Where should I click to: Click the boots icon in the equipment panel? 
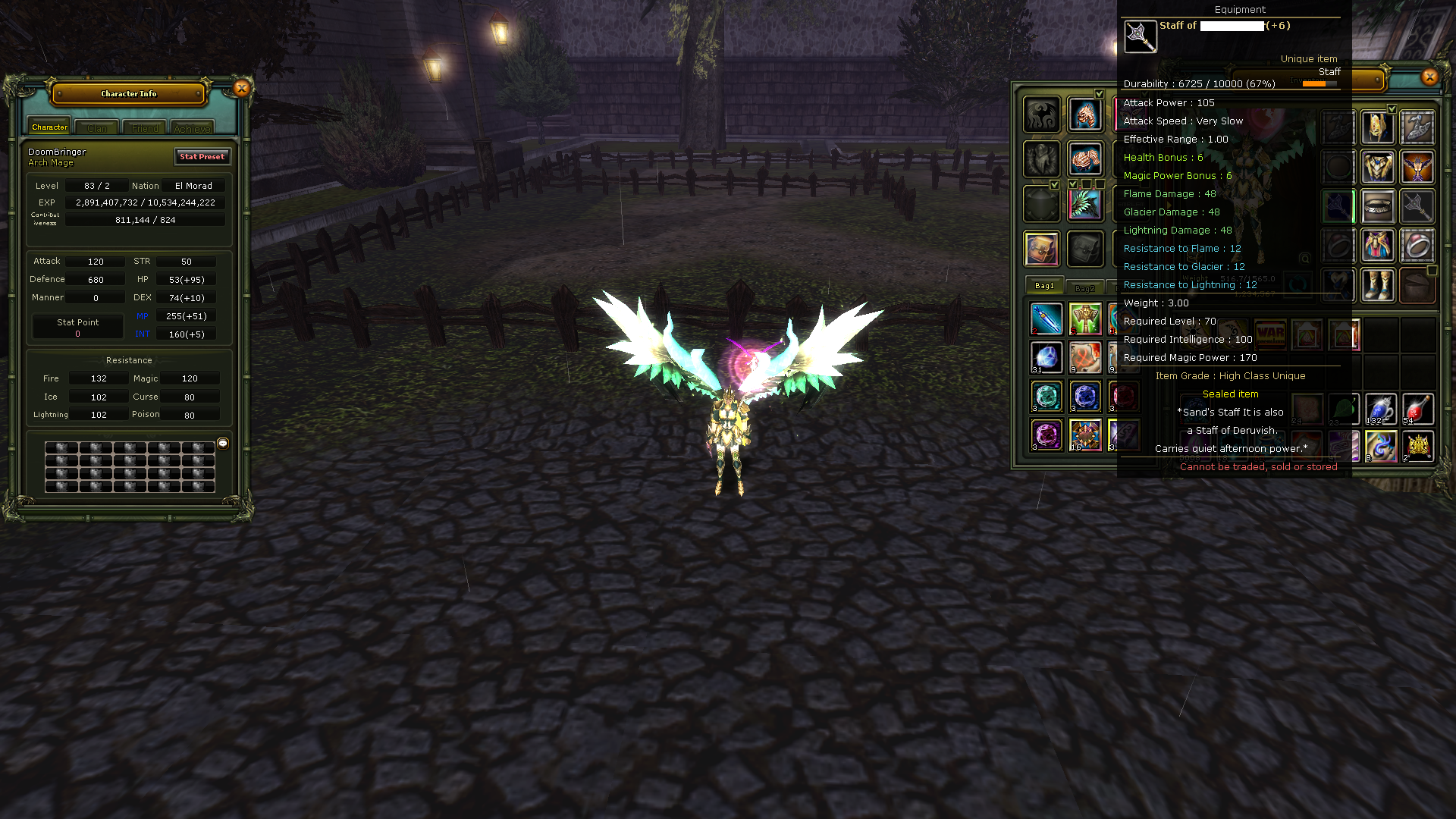click(1379, 284)
